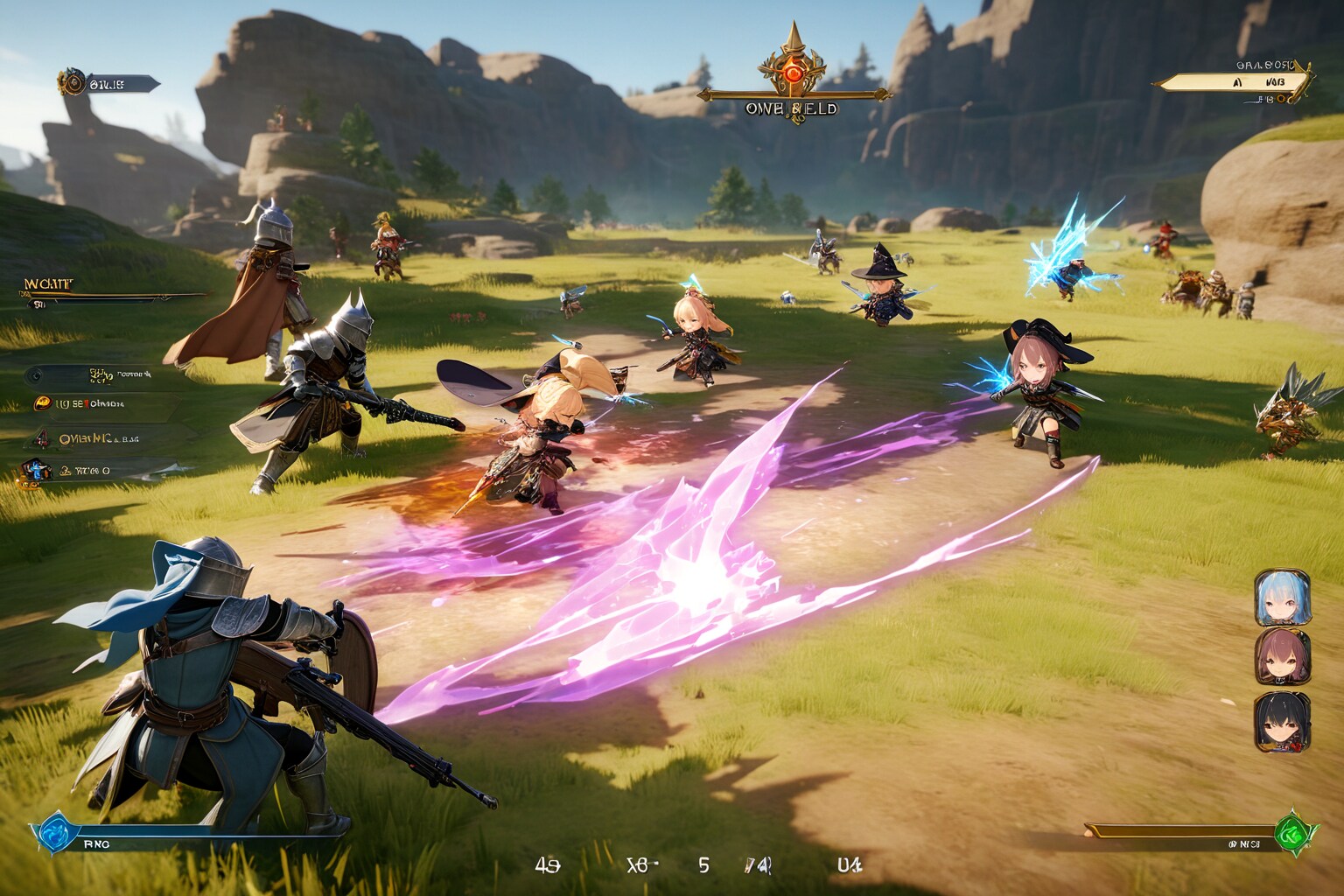Select the red figure list entry
Screen dimensions: 1344x896
coord(41,438)
